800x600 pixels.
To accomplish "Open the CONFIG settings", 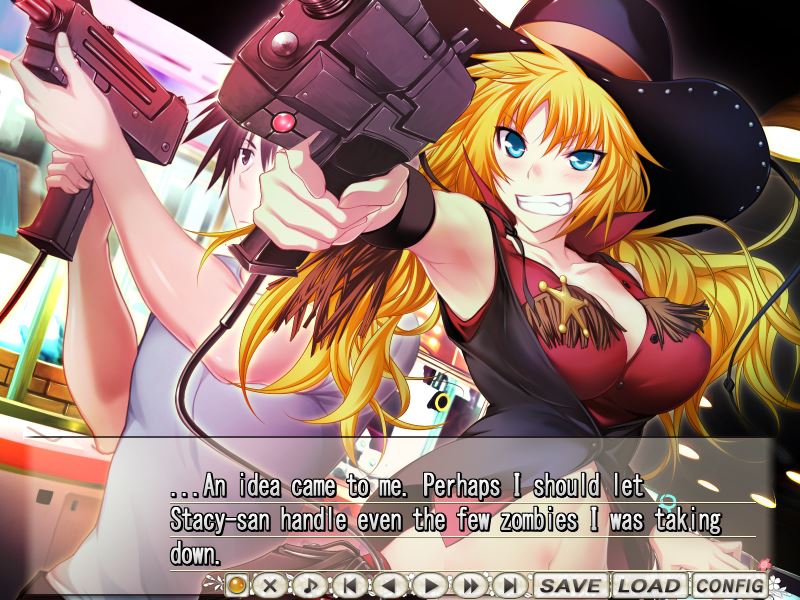I will tap(729, 586).
